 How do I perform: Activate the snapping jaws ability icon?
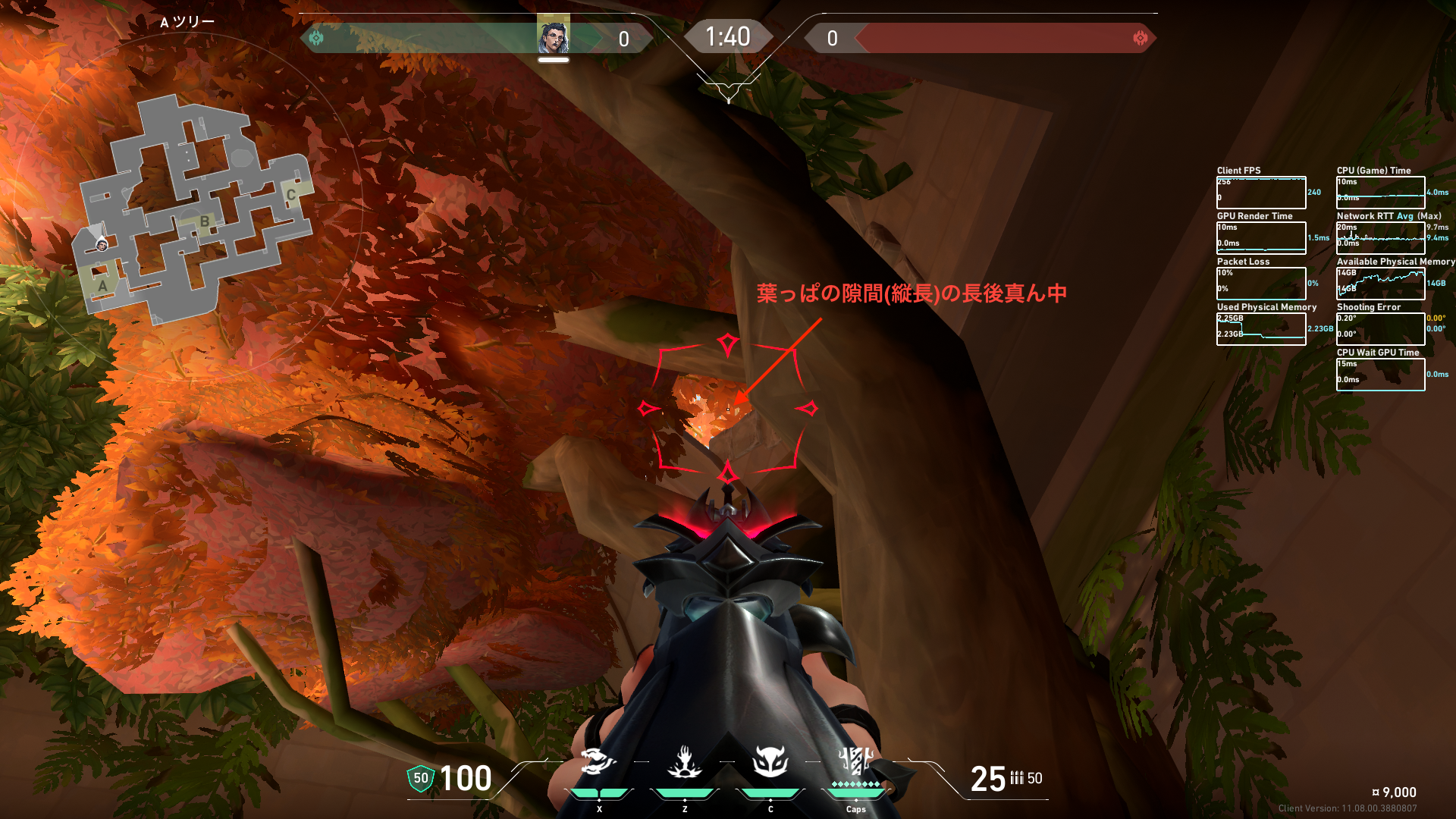click(x=598, y=762)
